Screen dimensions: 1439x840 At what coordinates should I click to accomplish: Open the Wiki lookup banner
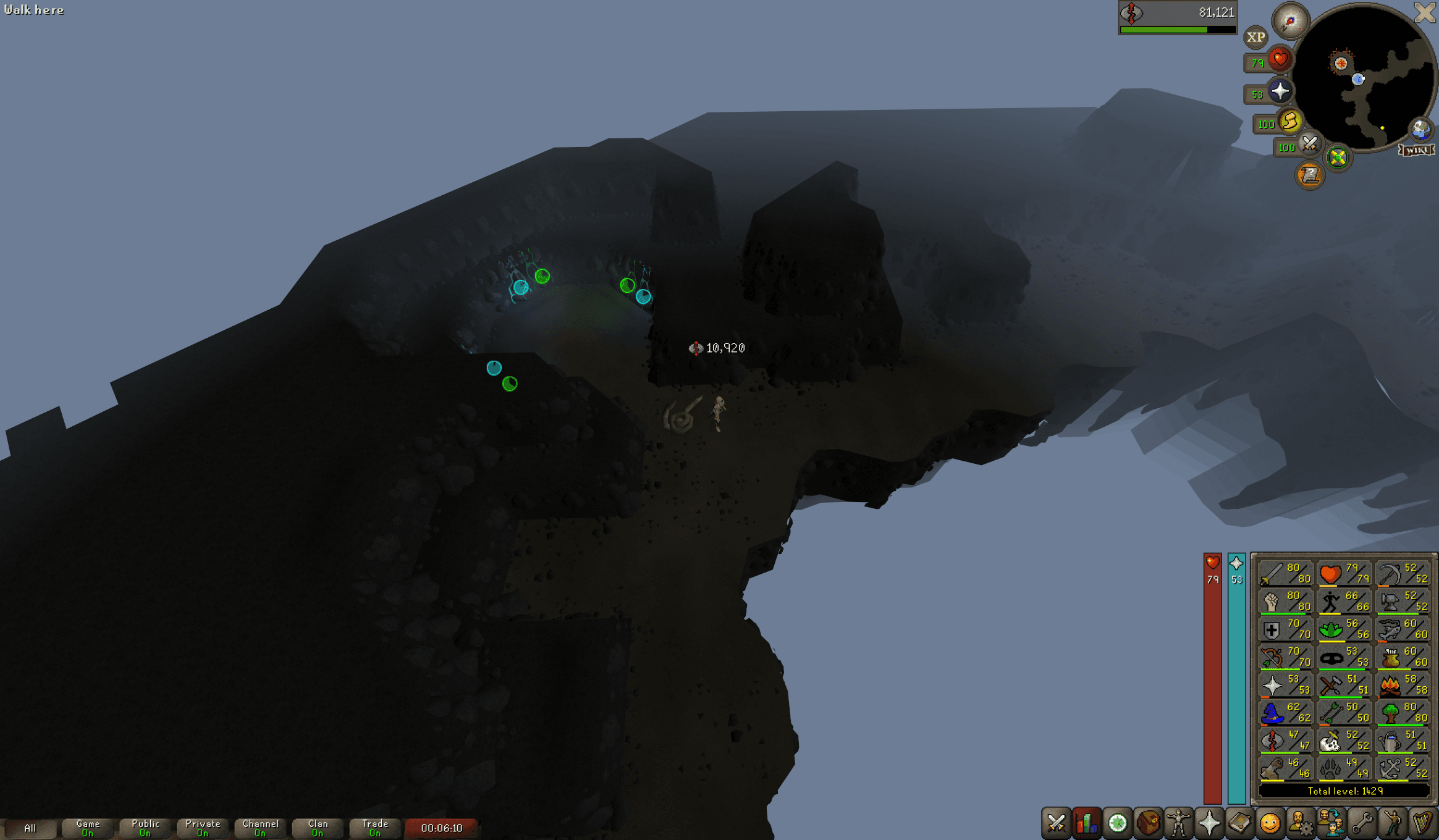click(1416, 150)
